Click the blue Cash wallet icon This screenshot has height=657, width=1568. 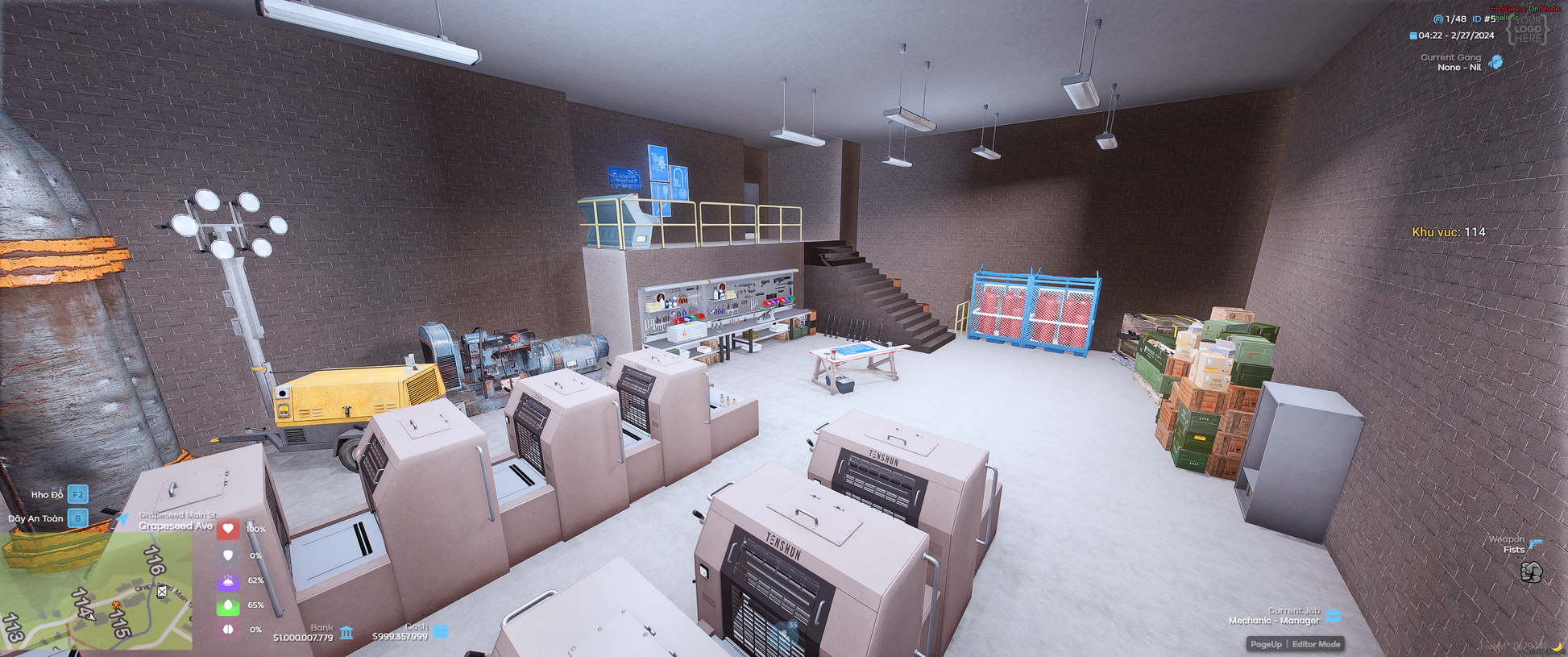(441, 631)
